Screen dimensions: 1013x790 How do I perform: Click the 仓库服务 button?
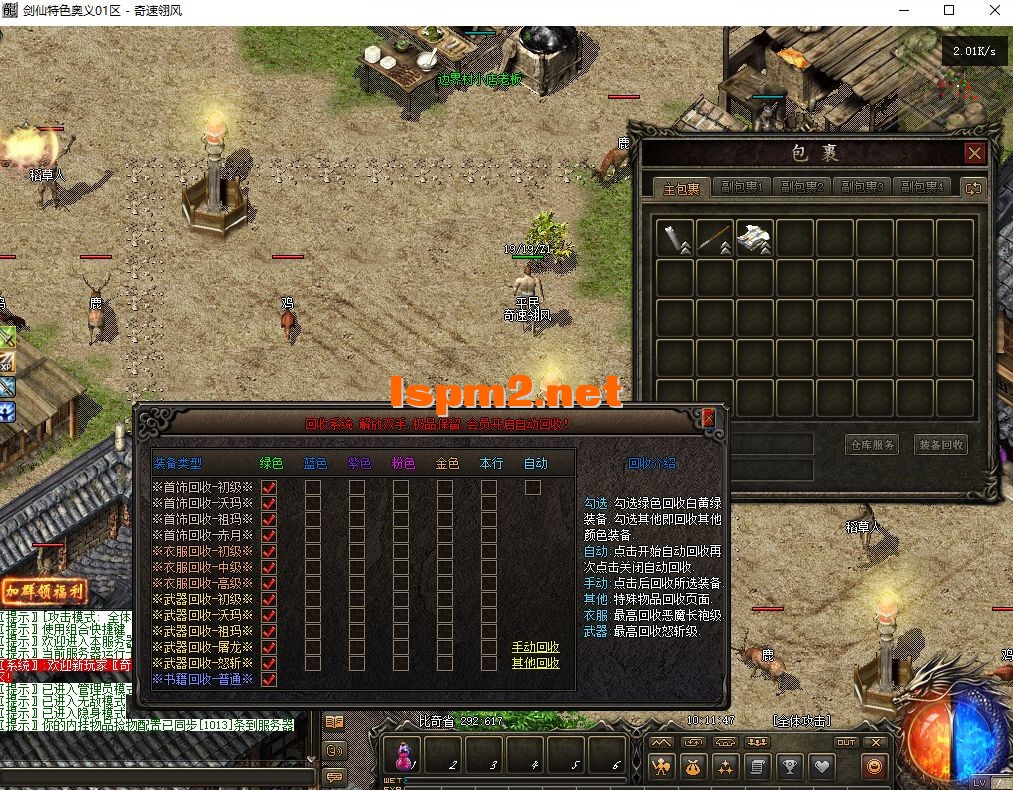pos(872,444)
